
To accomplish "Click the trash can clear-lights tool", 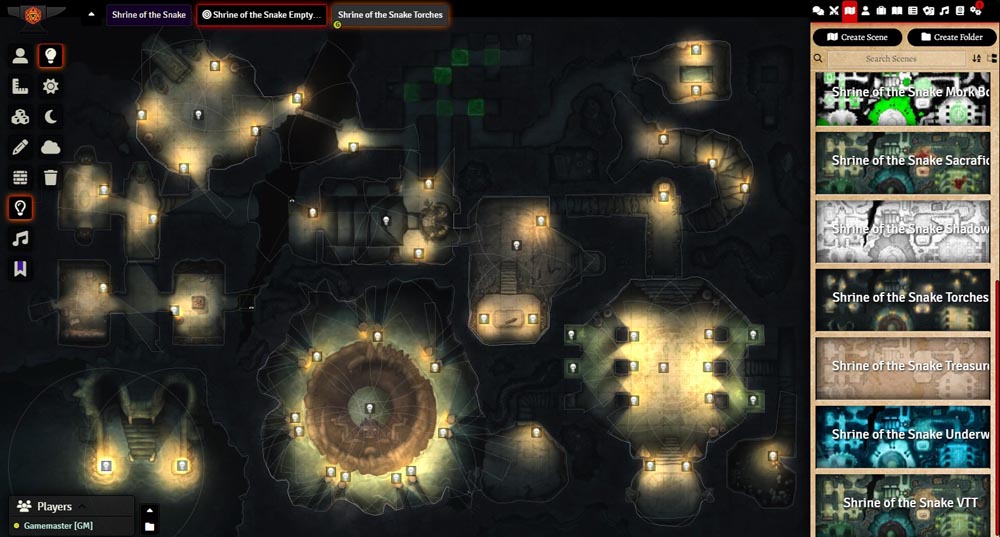I will (x=51, y=178).
